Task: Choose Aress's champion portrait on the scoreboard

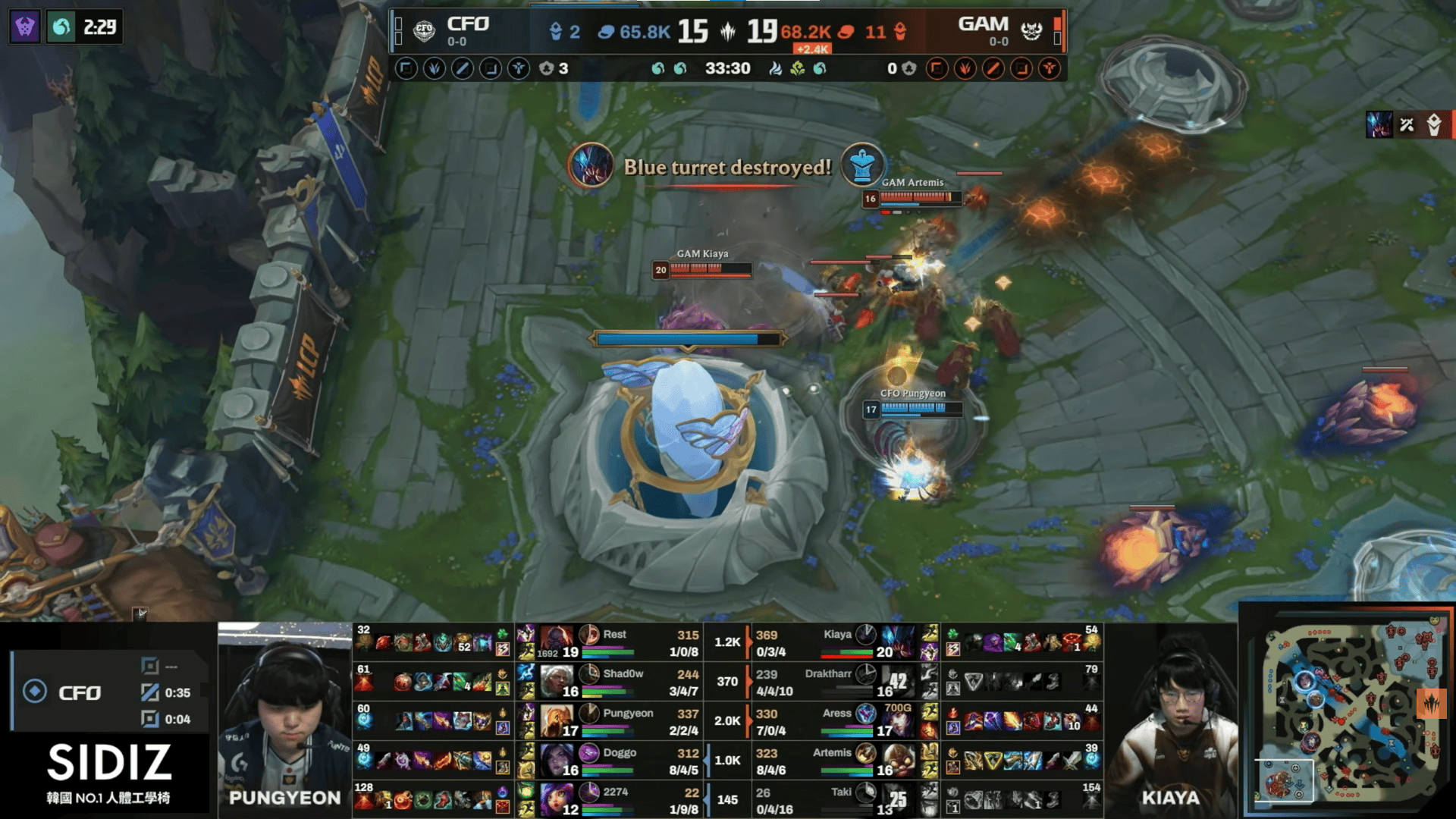Action: pyautogui.click(x=898, y=720)
